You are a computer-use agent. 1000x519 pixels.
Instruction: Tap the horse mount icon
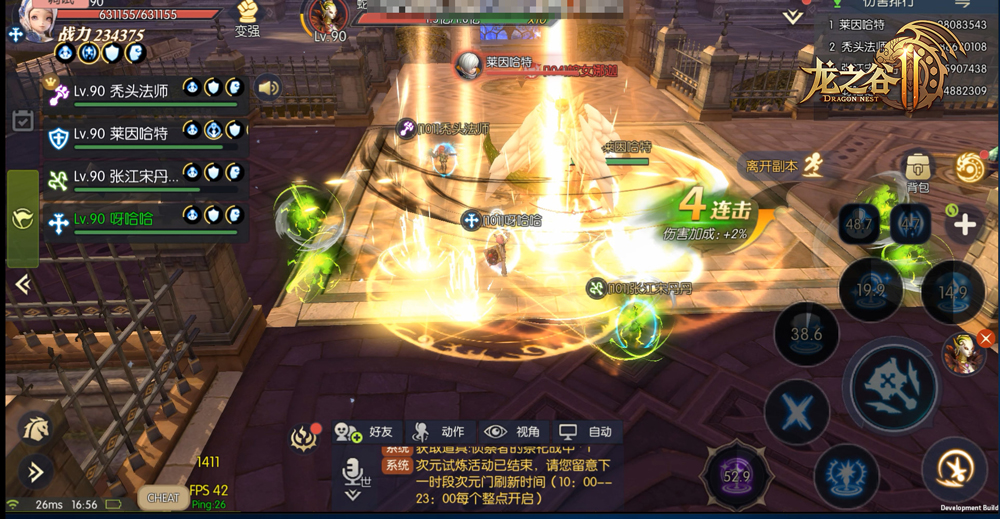(35, 429)
